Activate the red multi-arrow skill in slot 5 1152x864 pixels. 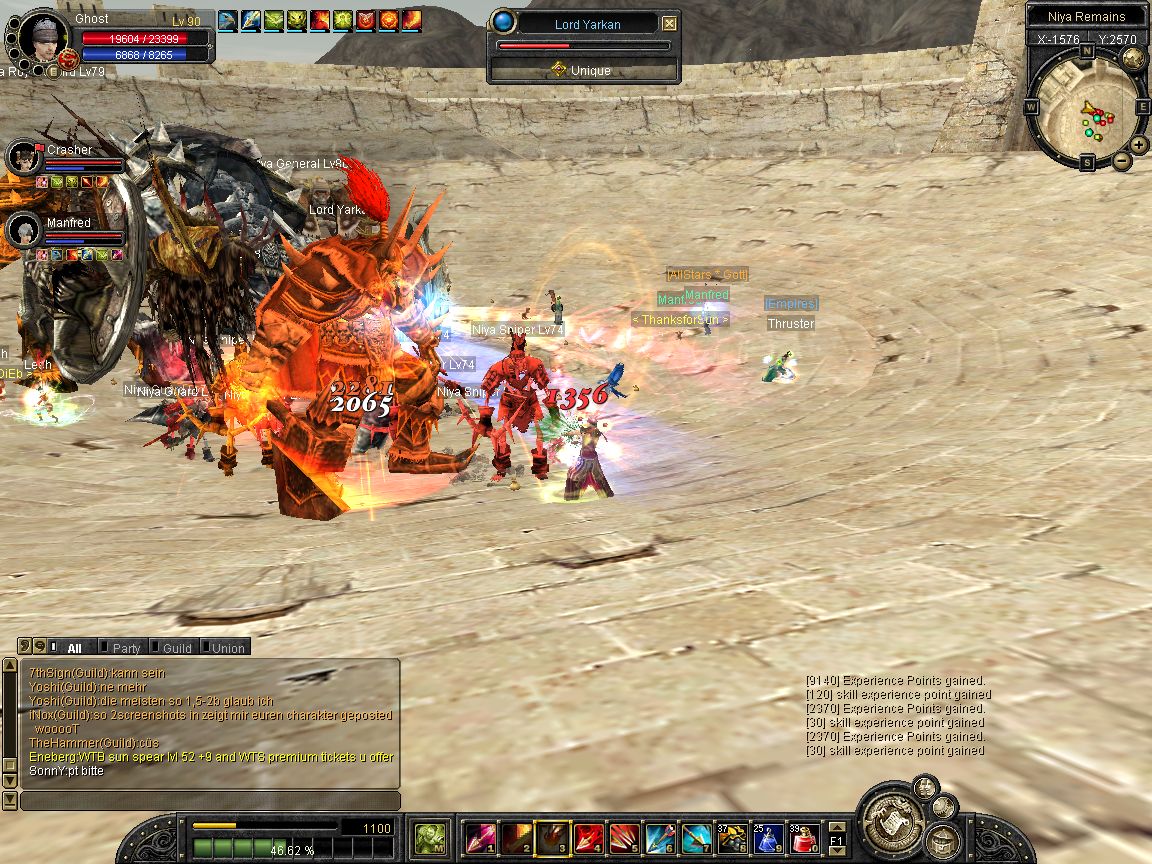click(624, 837)
